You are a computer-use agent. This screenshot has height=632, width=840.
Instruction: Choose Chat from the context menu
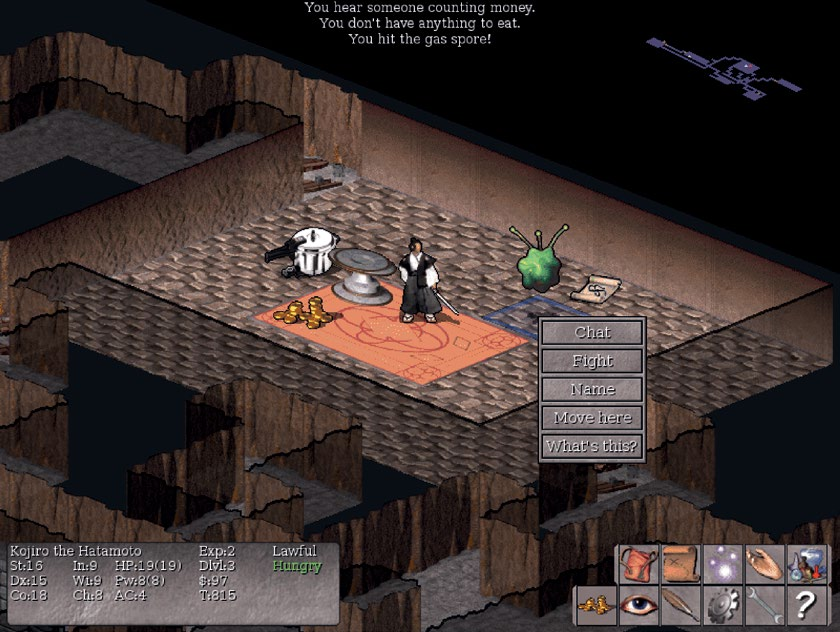[592, 333]
